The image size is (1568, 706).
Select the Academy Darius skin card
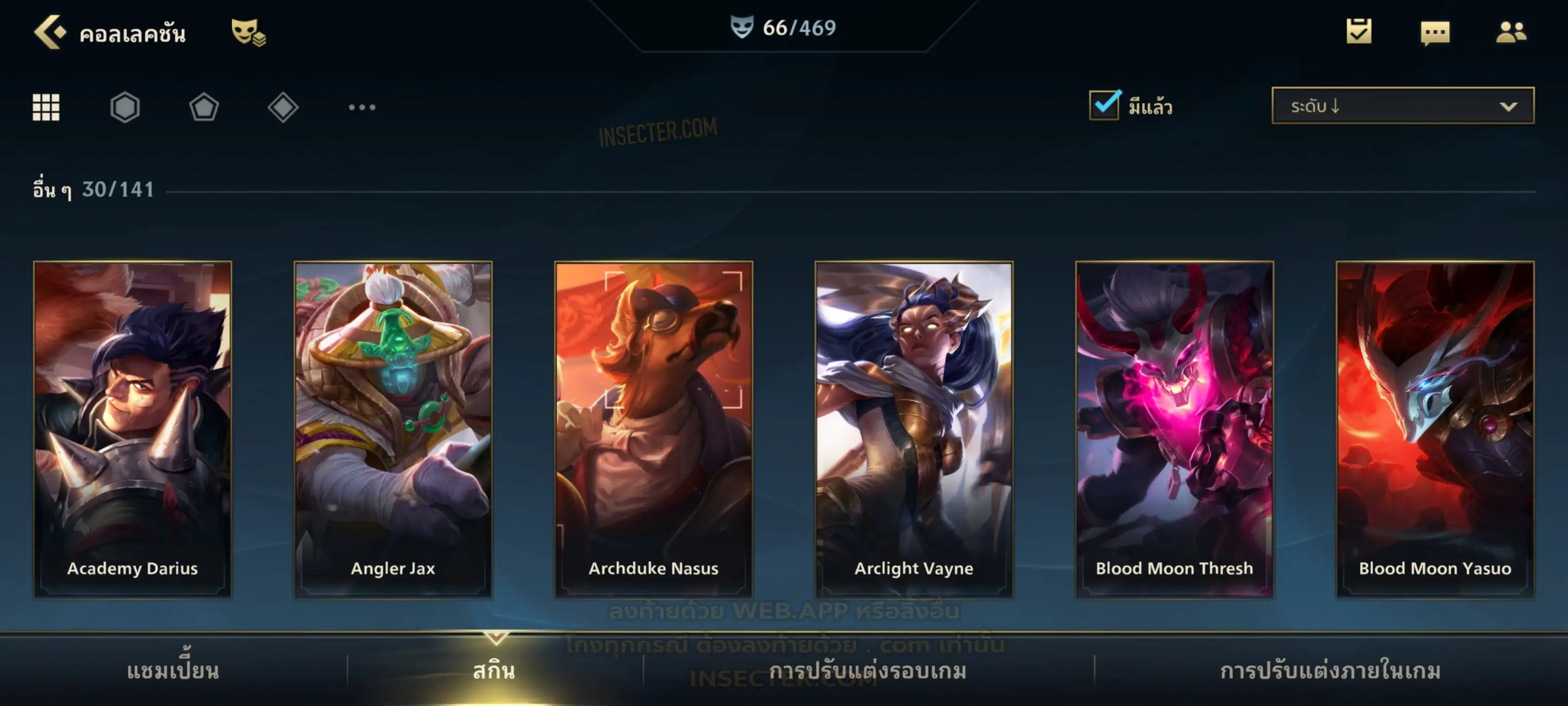point(133,429)
